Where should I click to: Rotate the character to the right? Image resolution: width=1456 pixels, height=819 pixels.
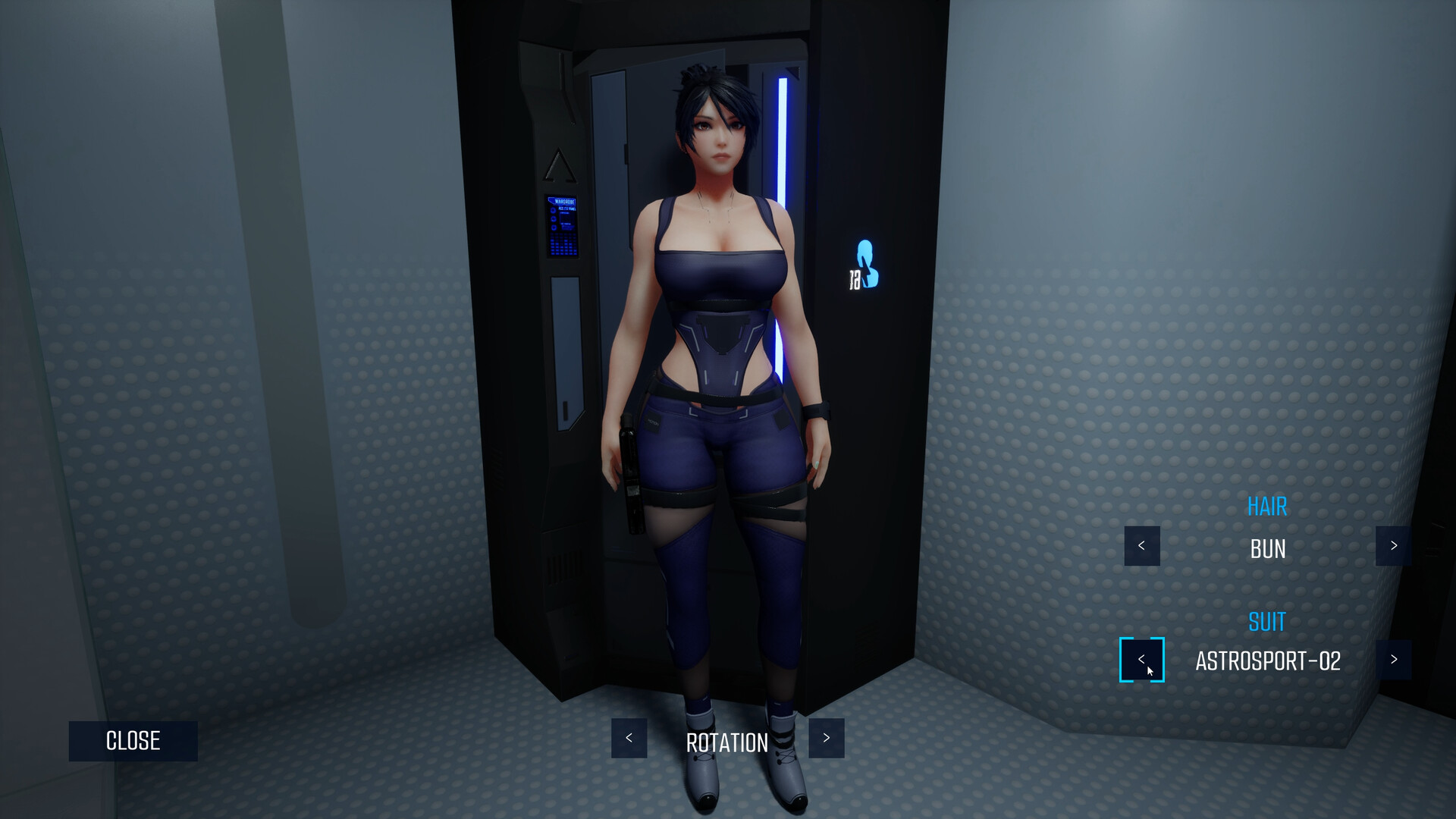pos(826,738)
